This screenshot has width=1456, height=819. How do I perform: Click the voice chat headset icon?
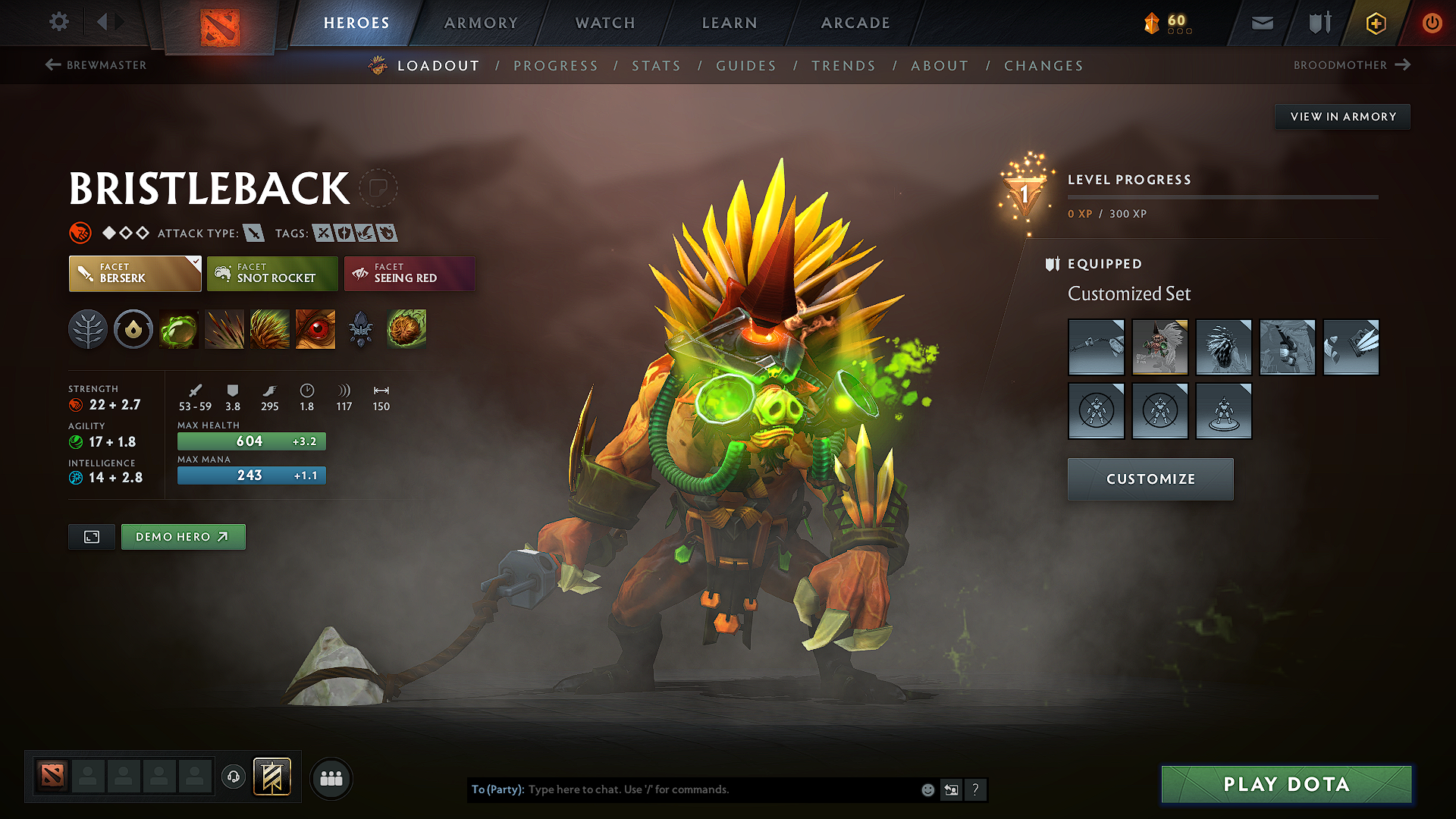tap(233, 778)
